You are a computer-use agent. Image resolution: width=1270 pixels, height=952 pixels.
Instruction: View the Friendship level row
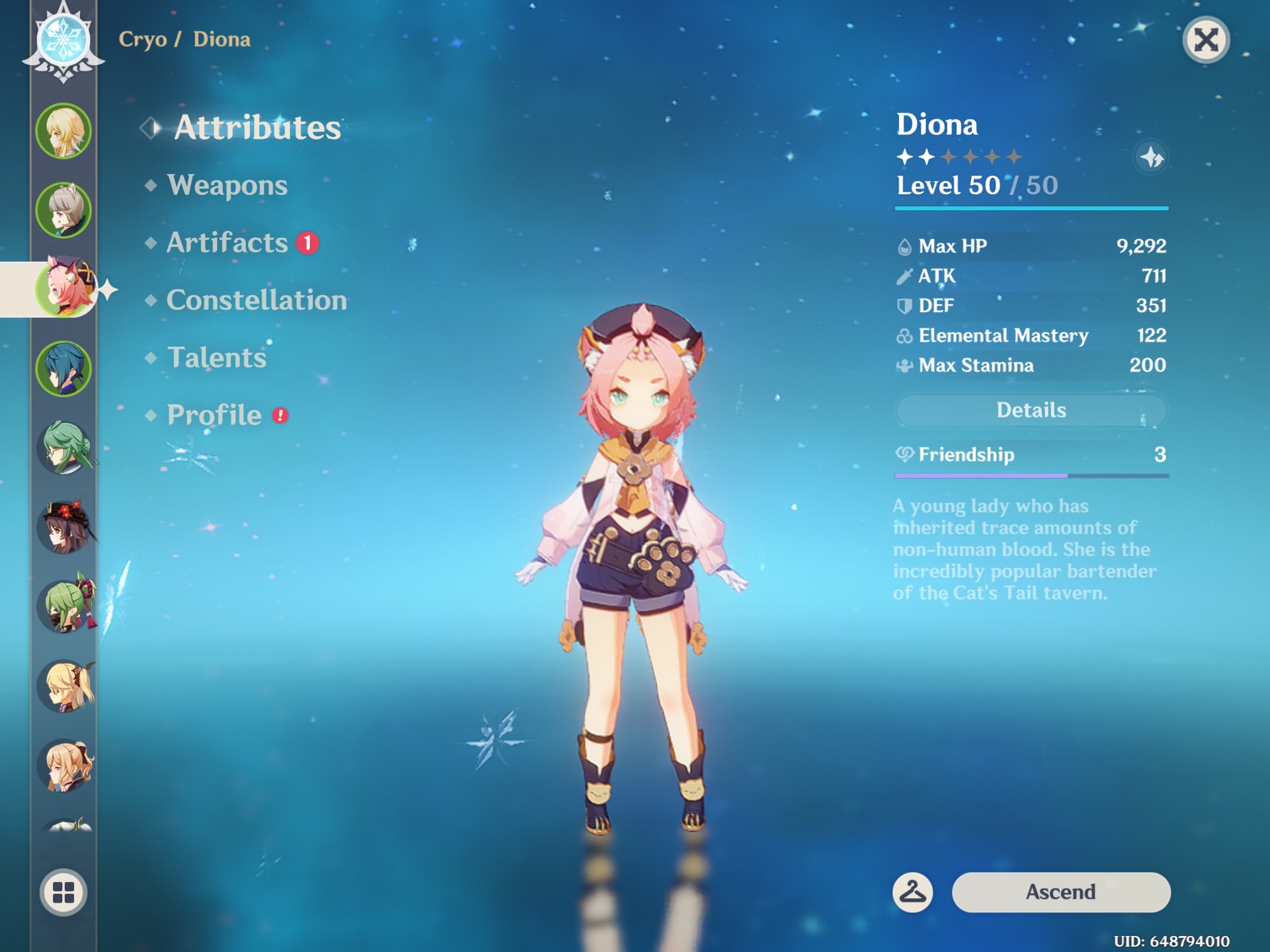1031,455
